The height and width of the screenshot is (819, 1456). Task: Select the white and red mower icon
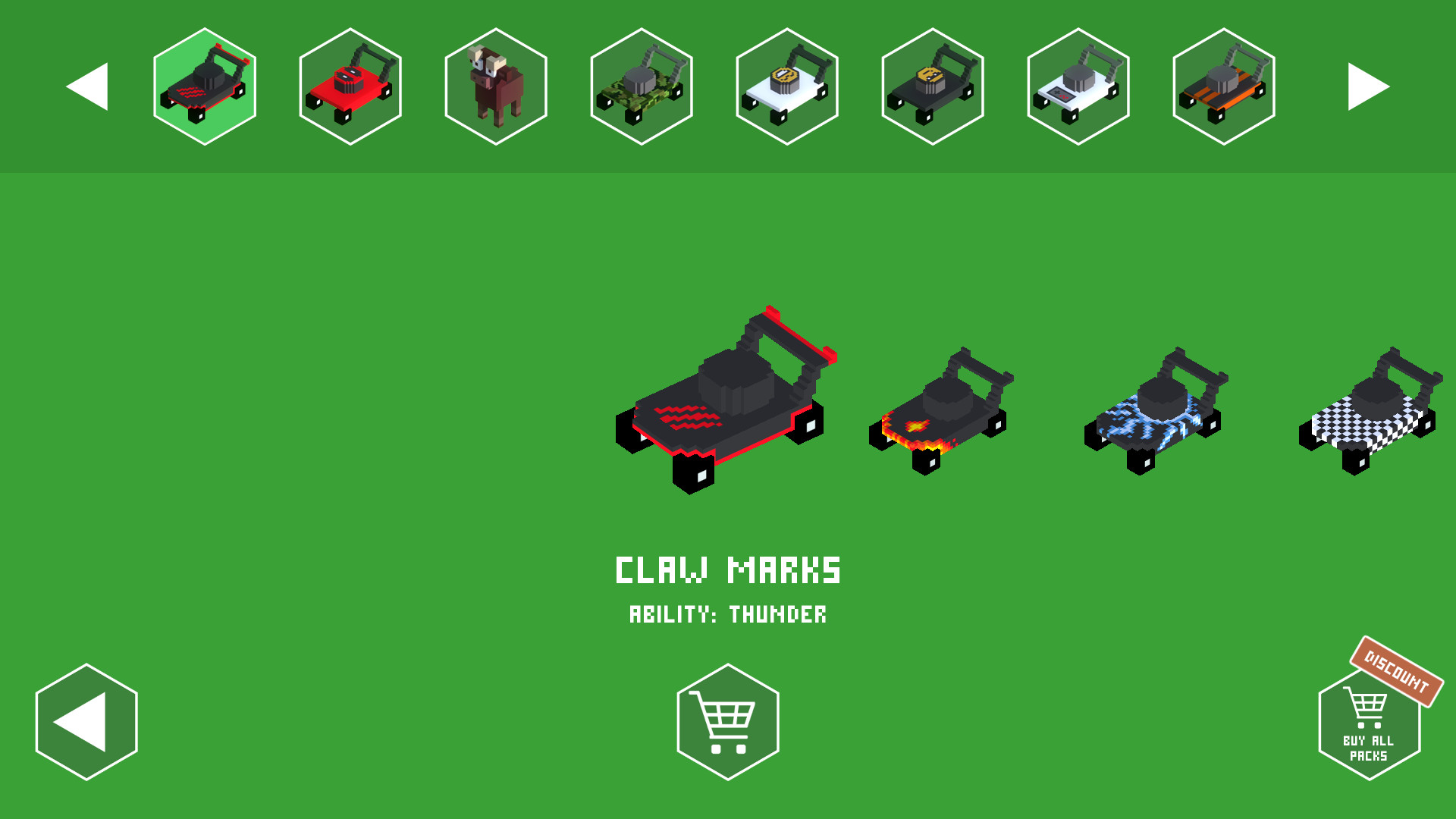(1078, 86)
